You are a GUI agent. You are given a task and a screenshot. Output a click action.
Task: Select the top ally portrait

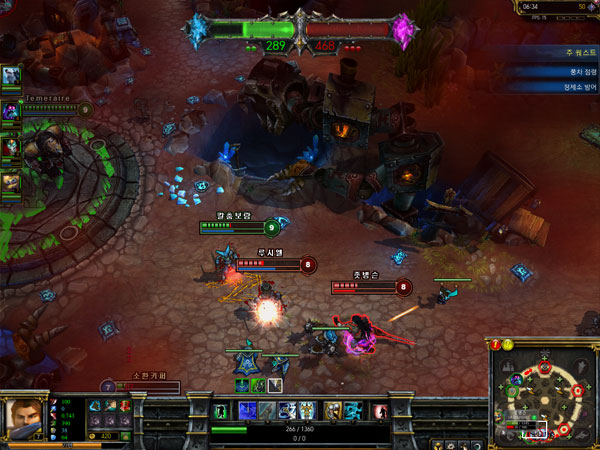[11, 76]
